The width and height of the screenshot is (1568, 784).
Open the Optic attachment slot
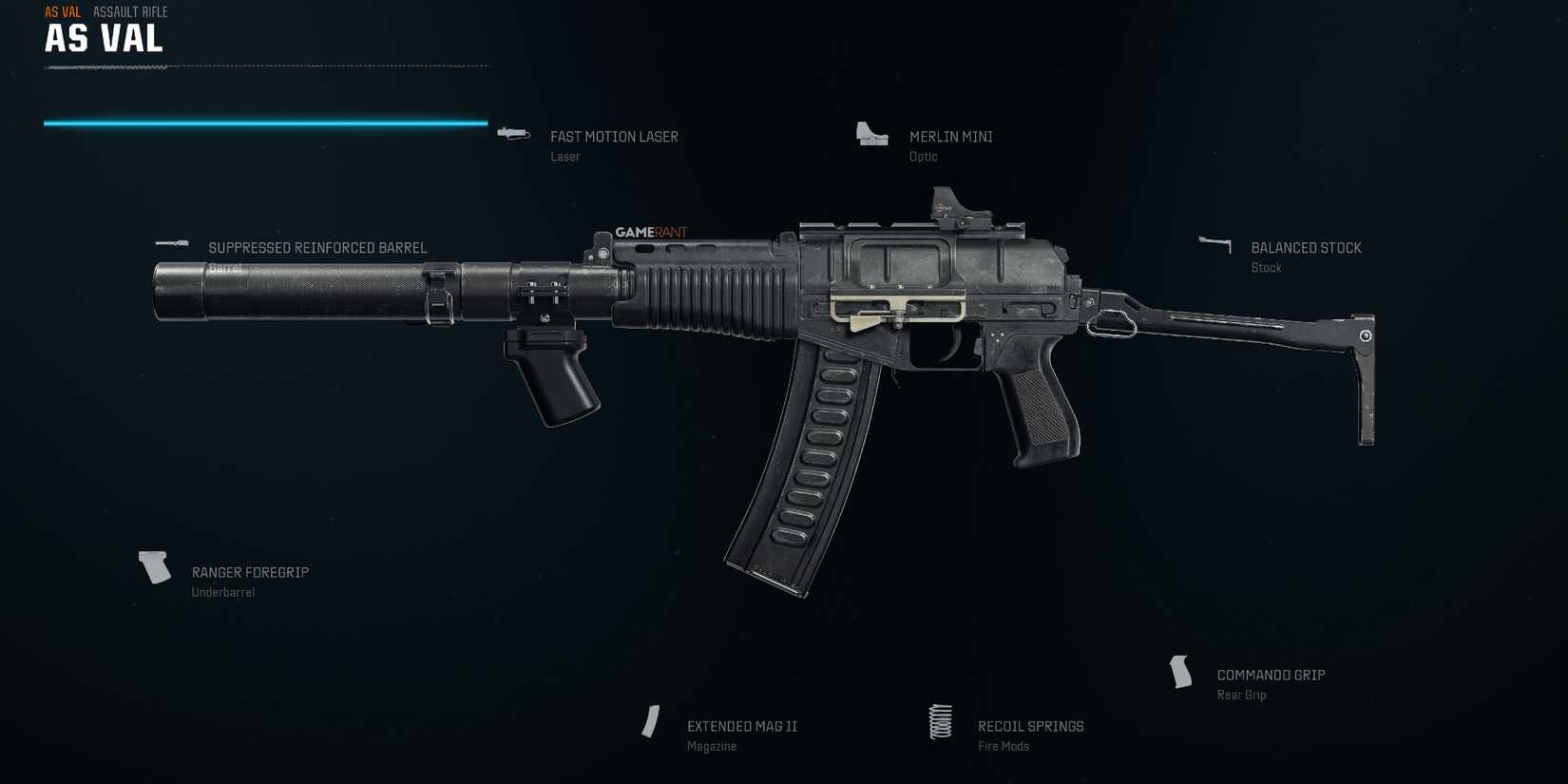pos(923,156)
